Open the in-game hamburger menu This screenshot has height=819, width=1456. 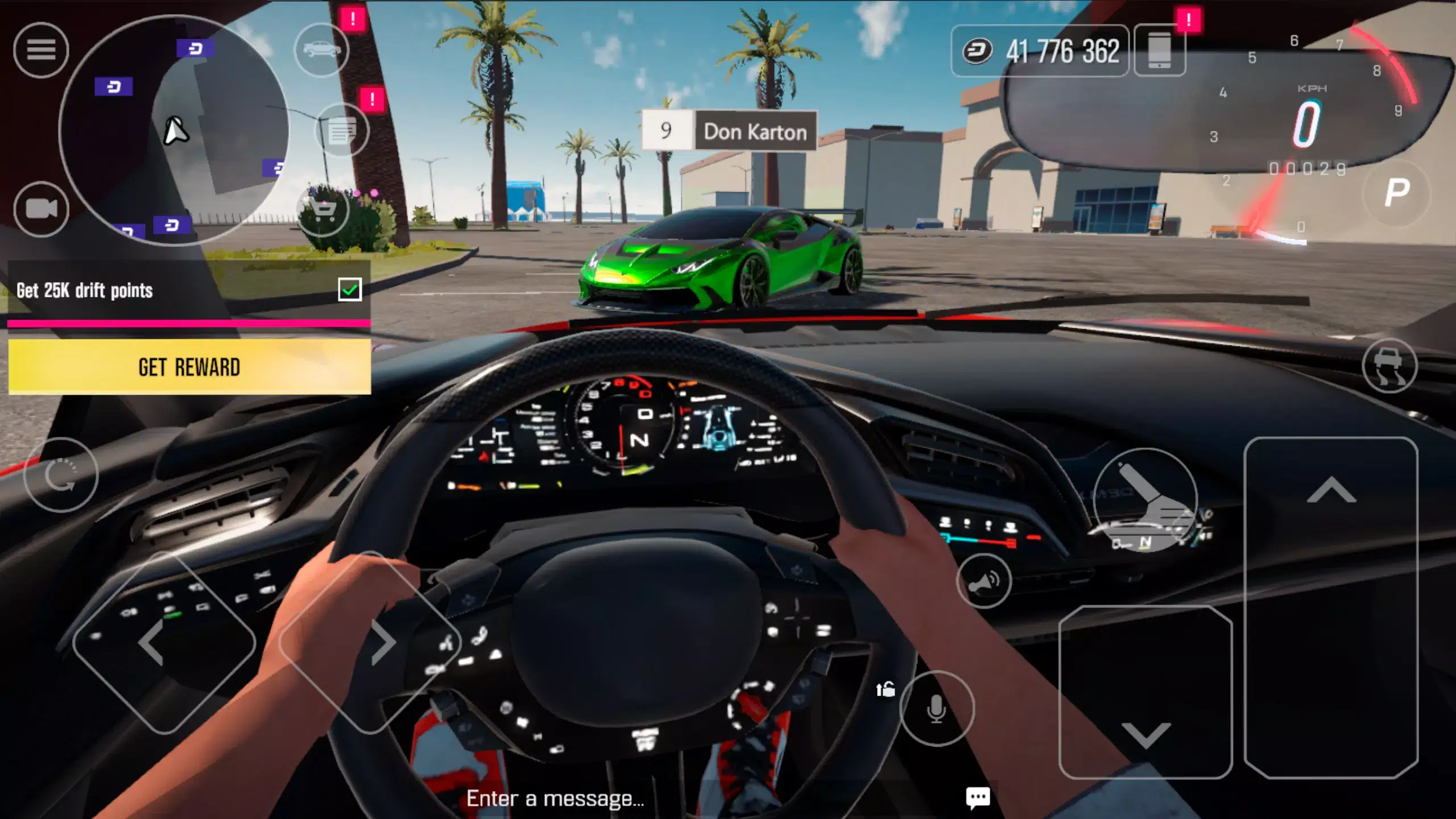point(43,50)
